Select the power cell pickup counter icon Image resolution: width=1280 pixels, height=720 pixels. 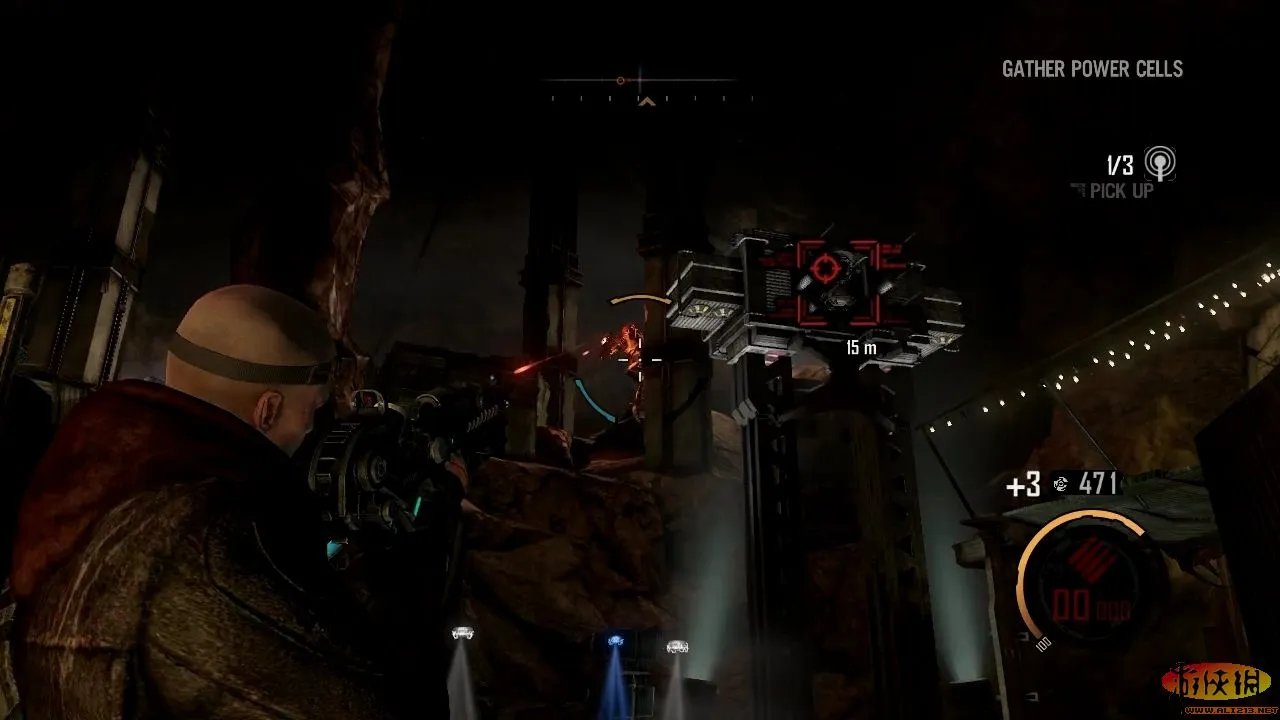point(1160,163)
